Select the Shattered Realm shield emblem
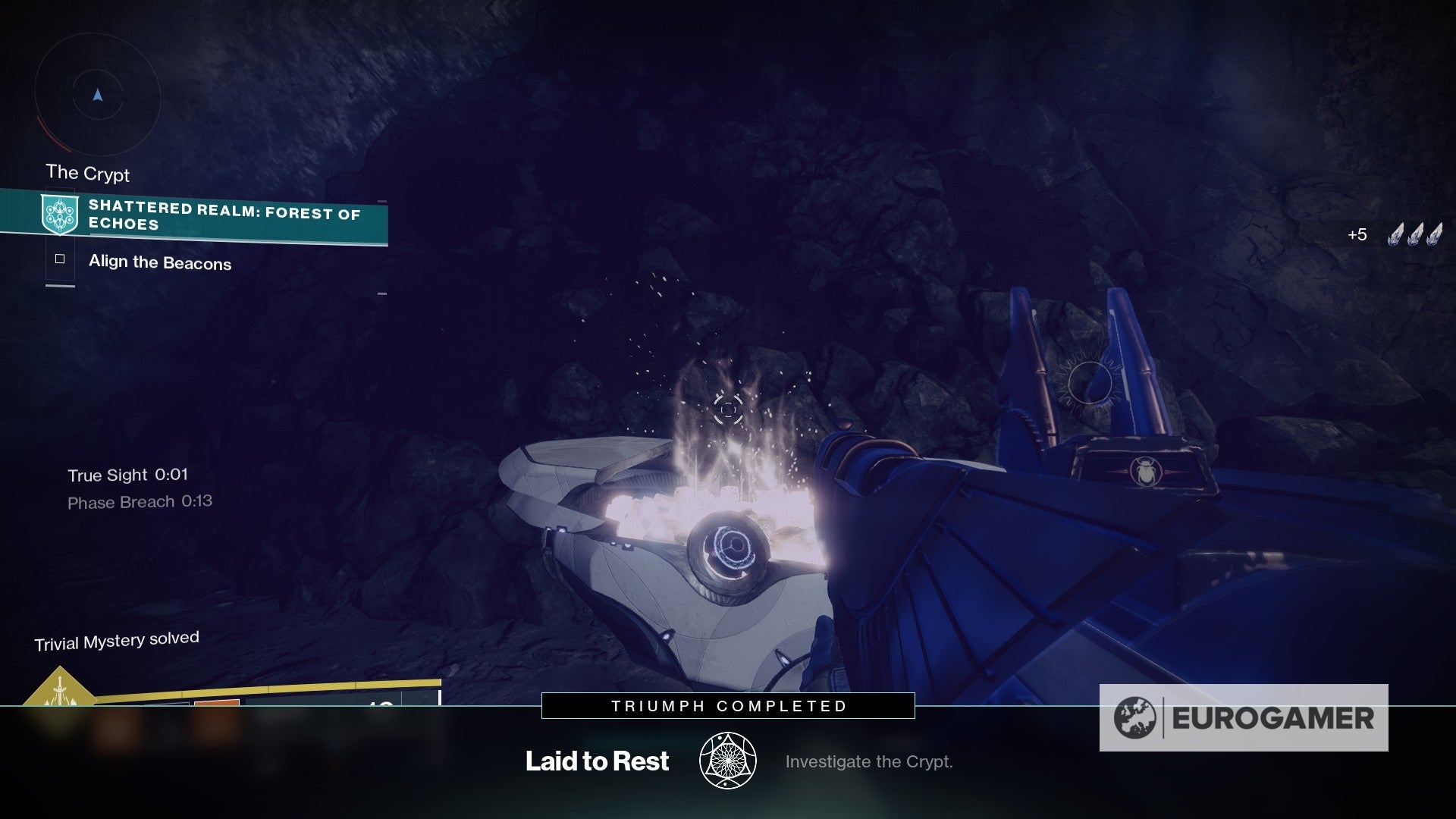Image resolution: width=1456 pixels, height=819 pixels. tap(59, 214)
